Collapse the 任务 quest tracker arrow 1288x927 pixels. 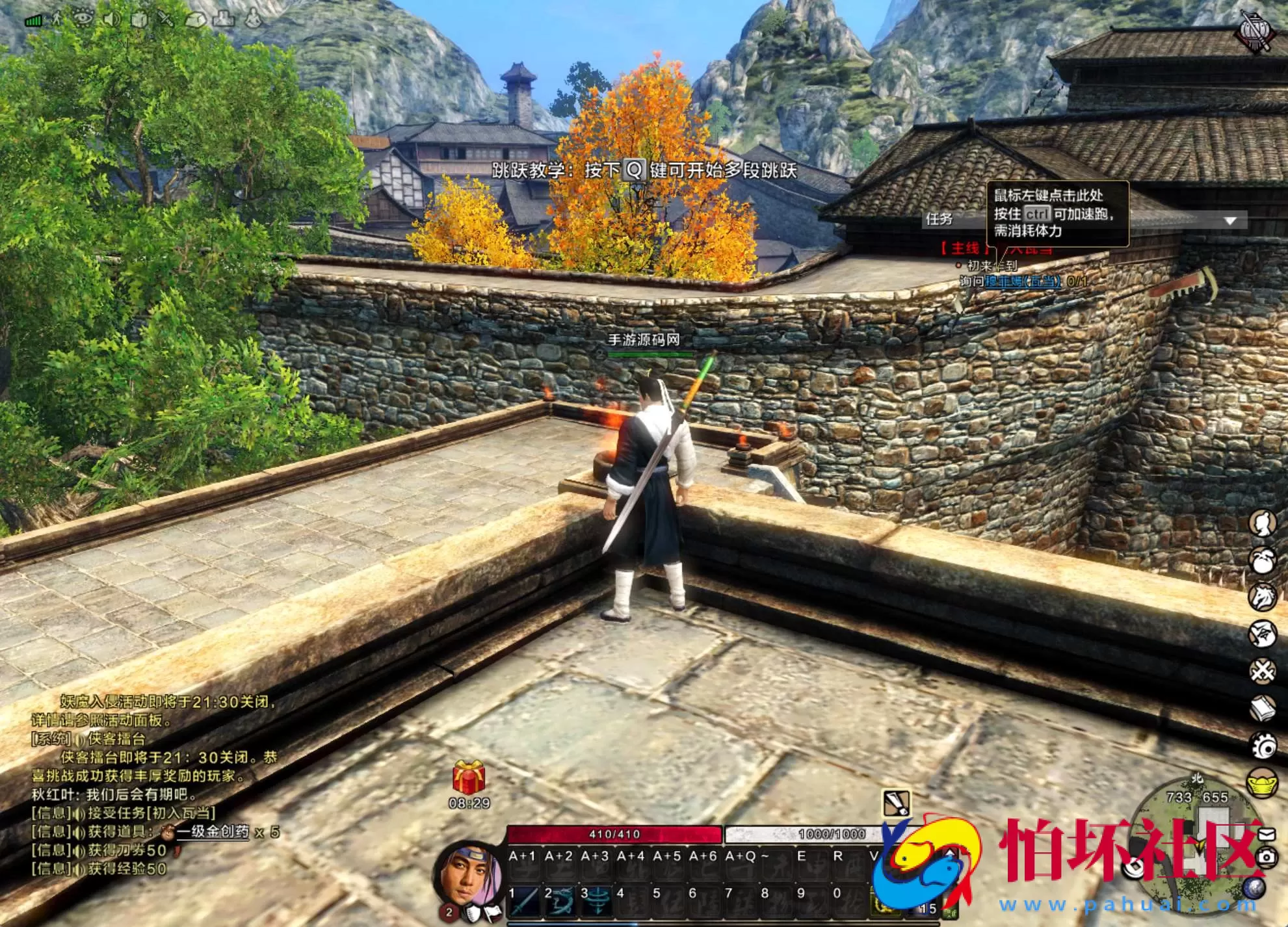click(1229, 221)
